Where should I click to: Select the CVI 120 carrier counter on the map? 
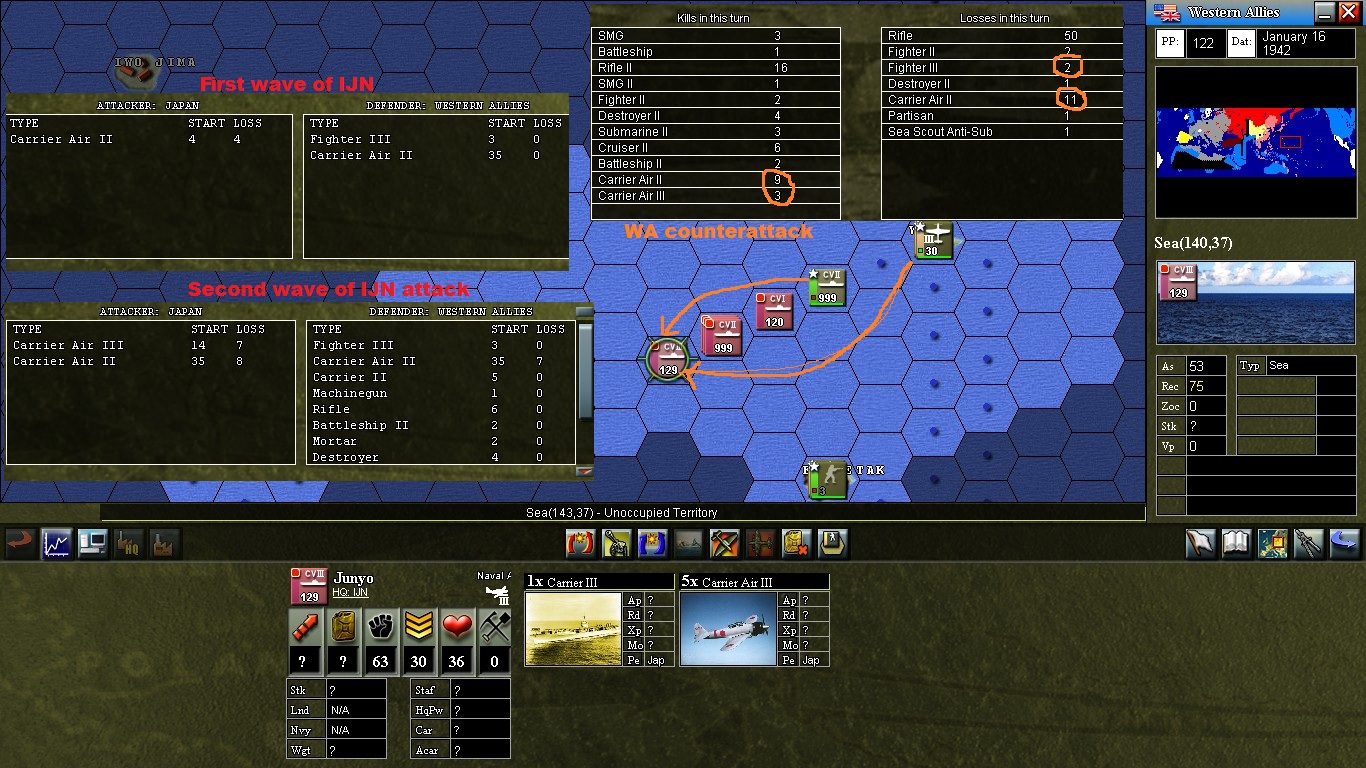click(x=773, y=313)
